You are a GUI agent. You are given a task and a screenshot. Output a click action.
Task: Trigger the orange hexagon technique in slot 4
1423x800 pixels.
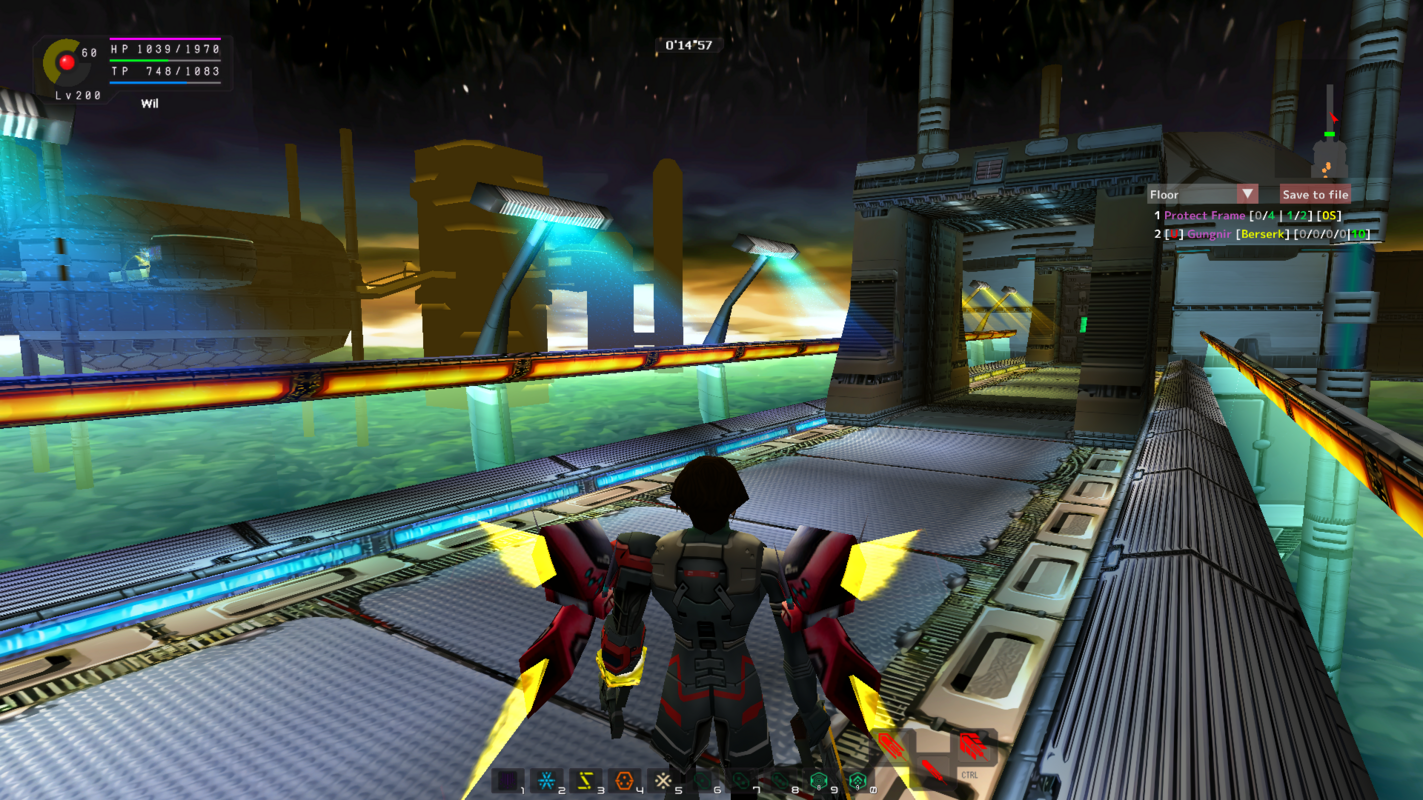coord(625,780)
